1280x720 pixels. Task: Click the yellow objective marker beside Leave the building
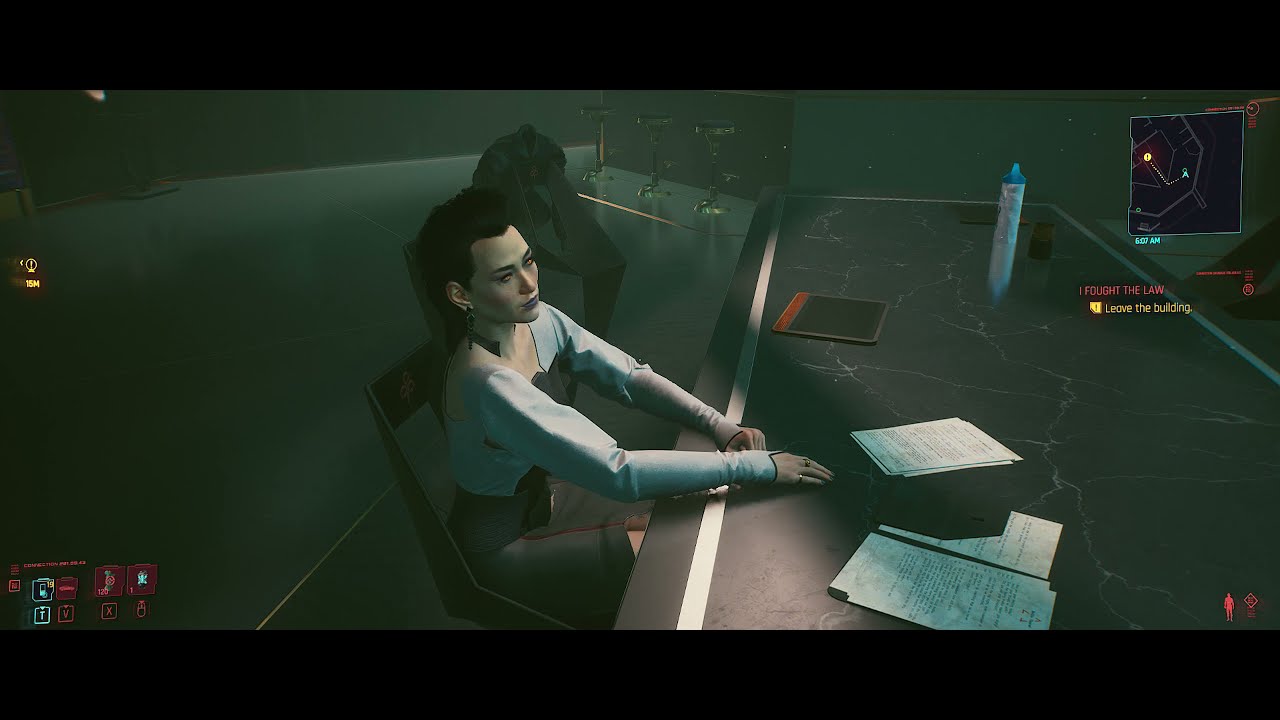point(1095,307)
